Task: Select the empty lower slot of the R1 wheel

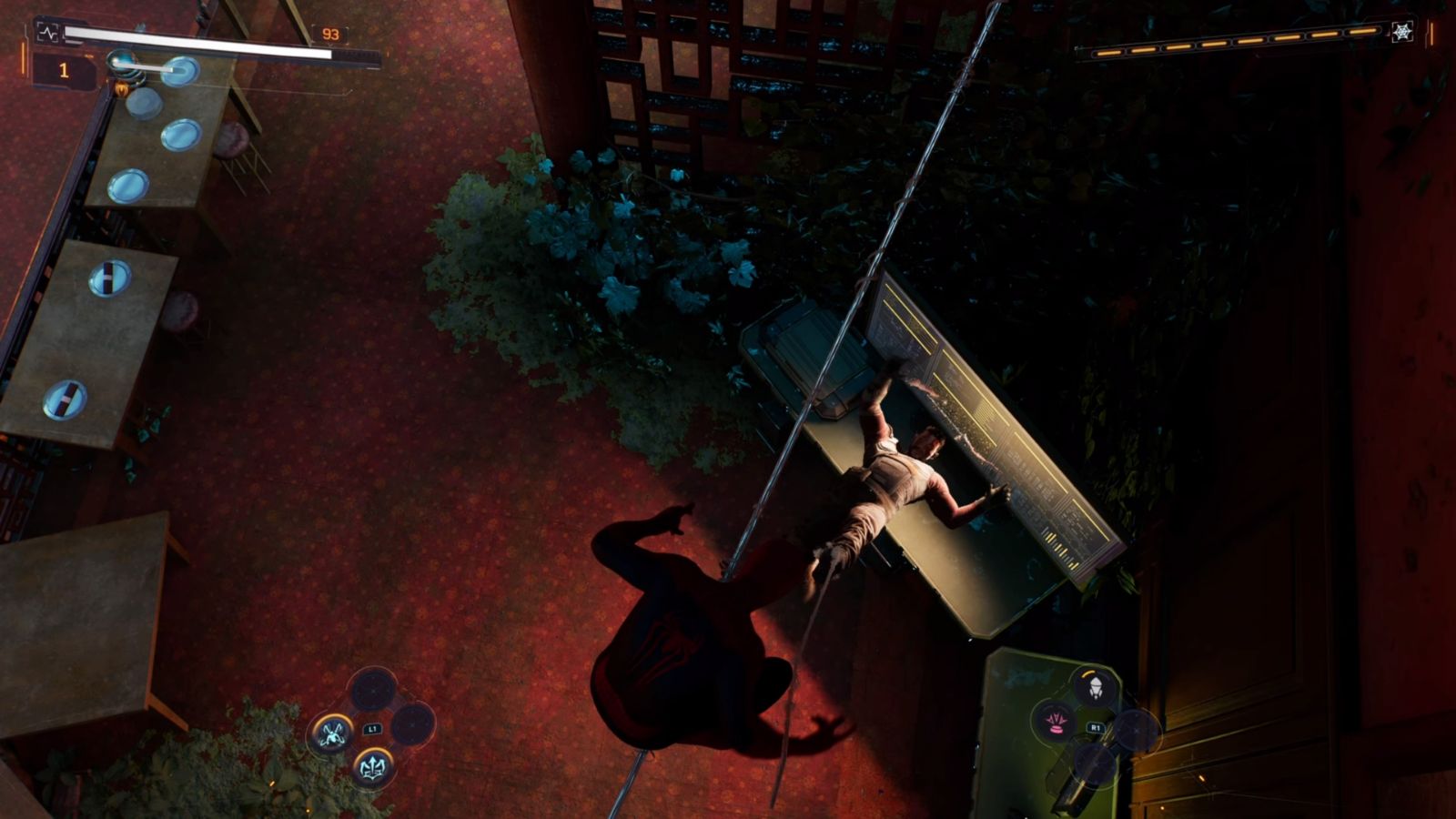Action: click(x=1093, y=765)
